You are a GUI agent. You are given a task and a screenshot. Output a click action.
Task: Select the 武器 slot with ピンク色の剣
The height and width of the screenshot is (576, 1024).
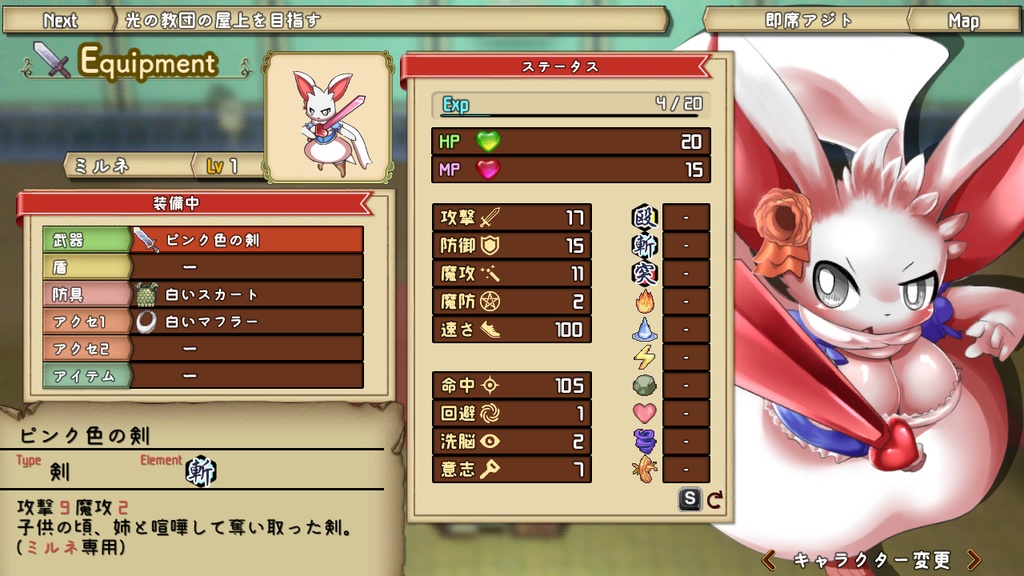[203, 240]
